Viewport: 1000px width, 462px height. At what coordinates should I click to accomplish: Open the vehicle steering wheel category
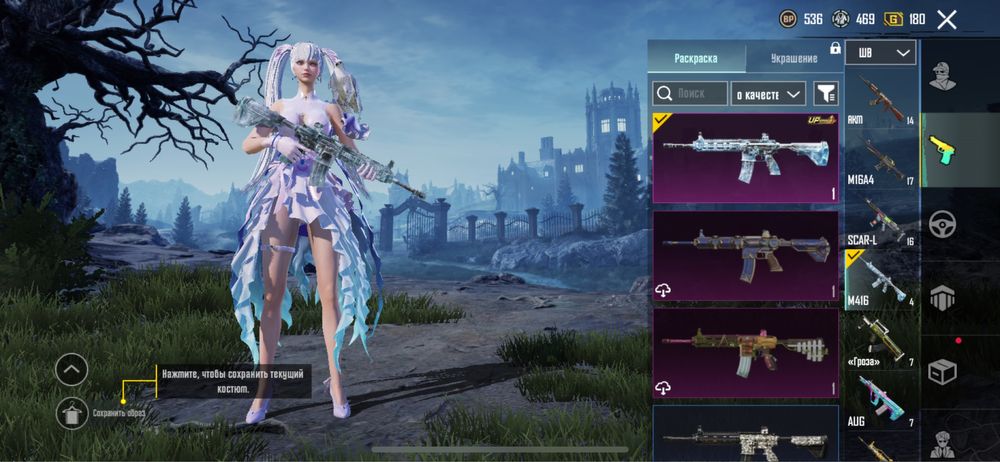point(942,225)
